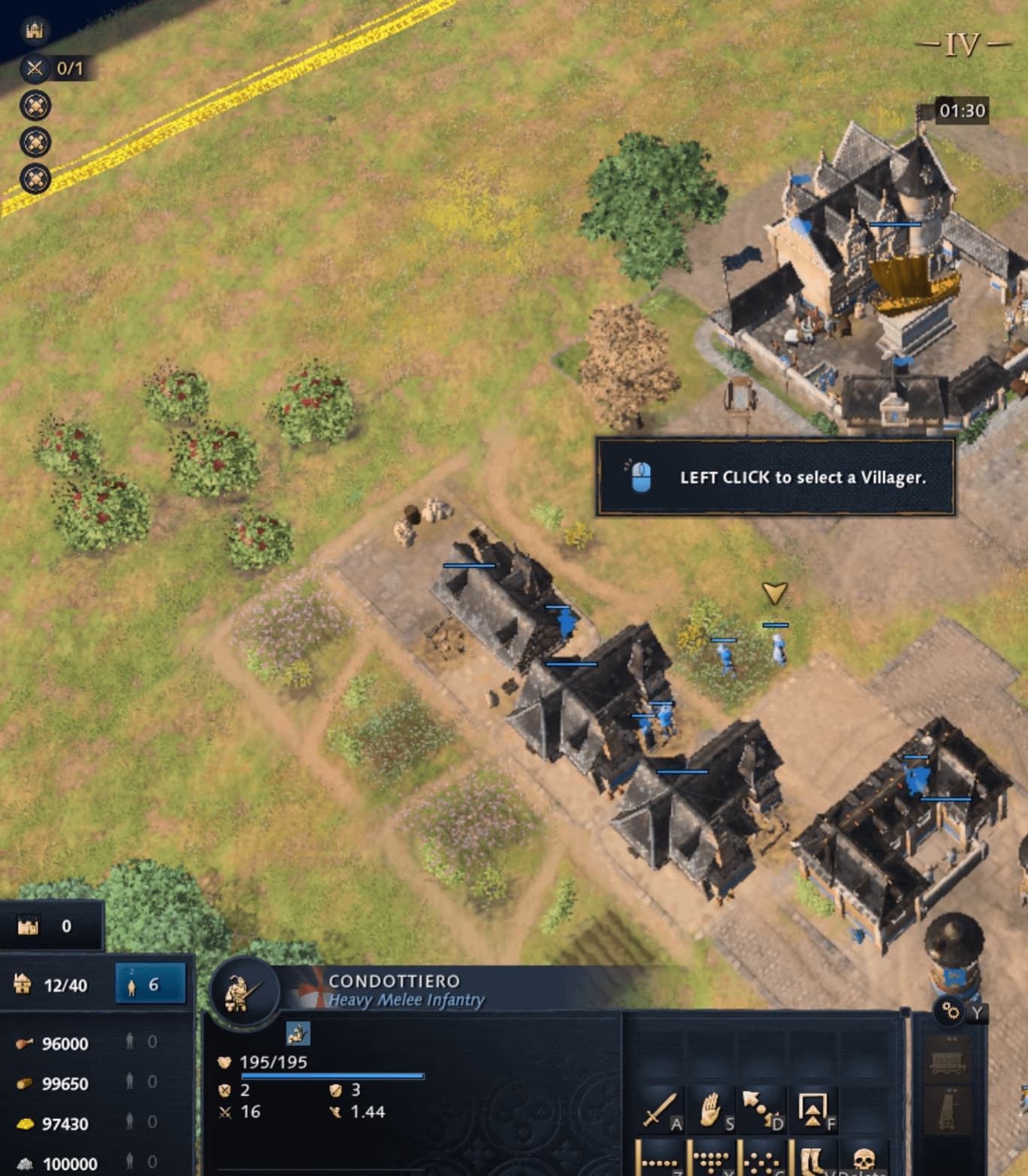
Task: Click the siege cart queue icon
Action: [948, 1061]
